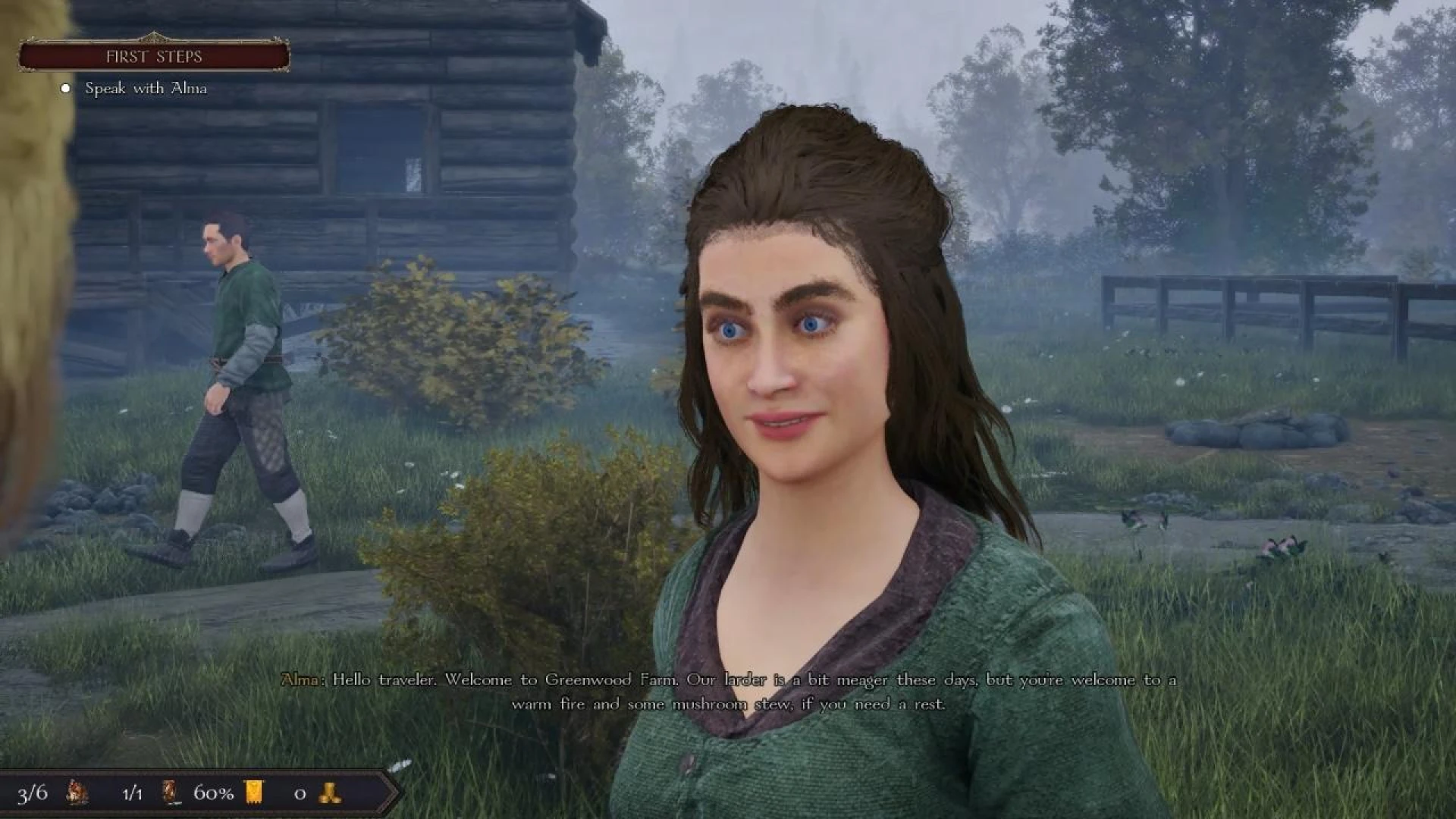
Task: Click the 60% approval progress value
Action: coord(213,794)
